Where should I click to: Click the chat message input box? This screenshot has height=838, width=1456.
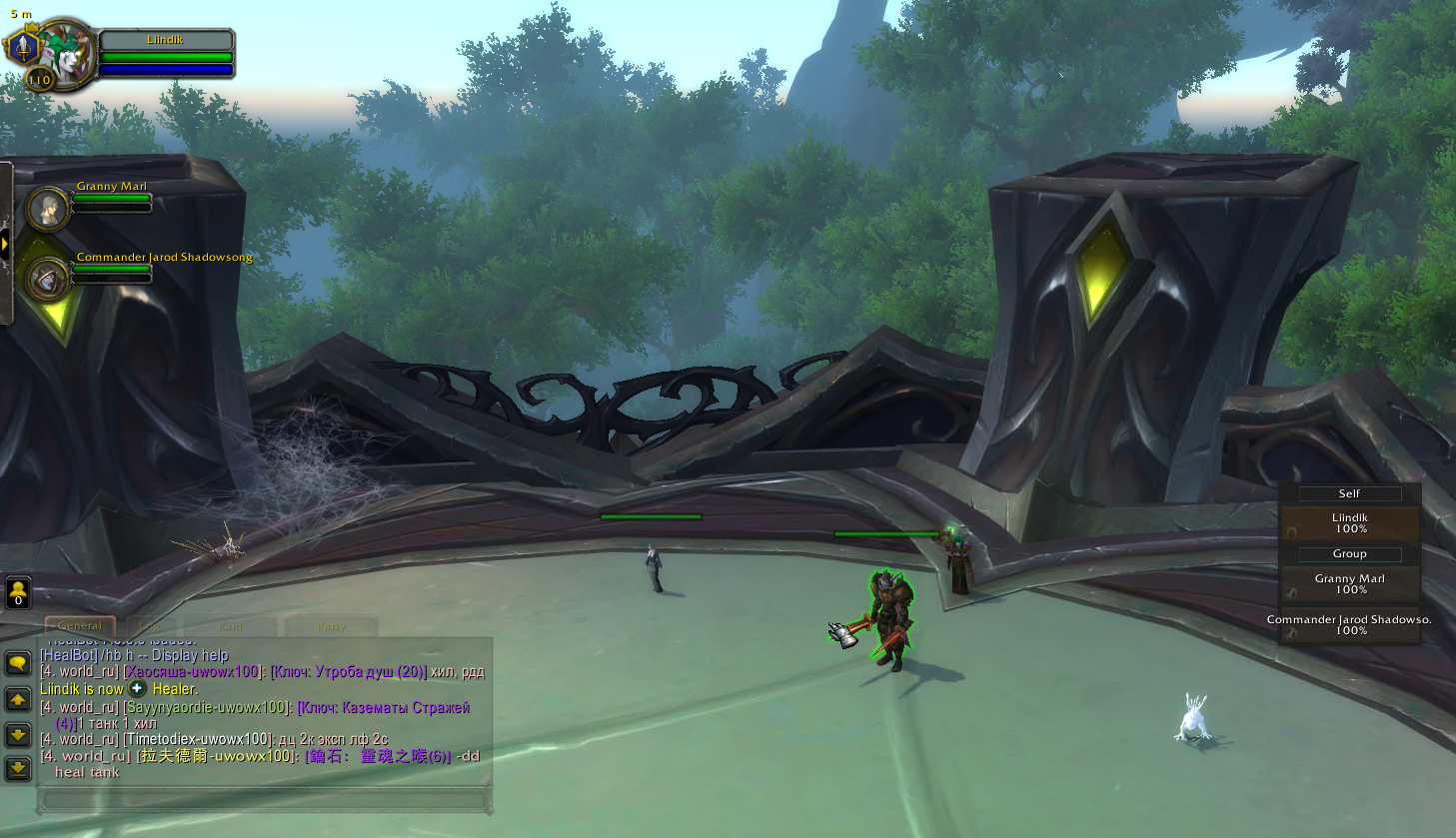[265, 800]
